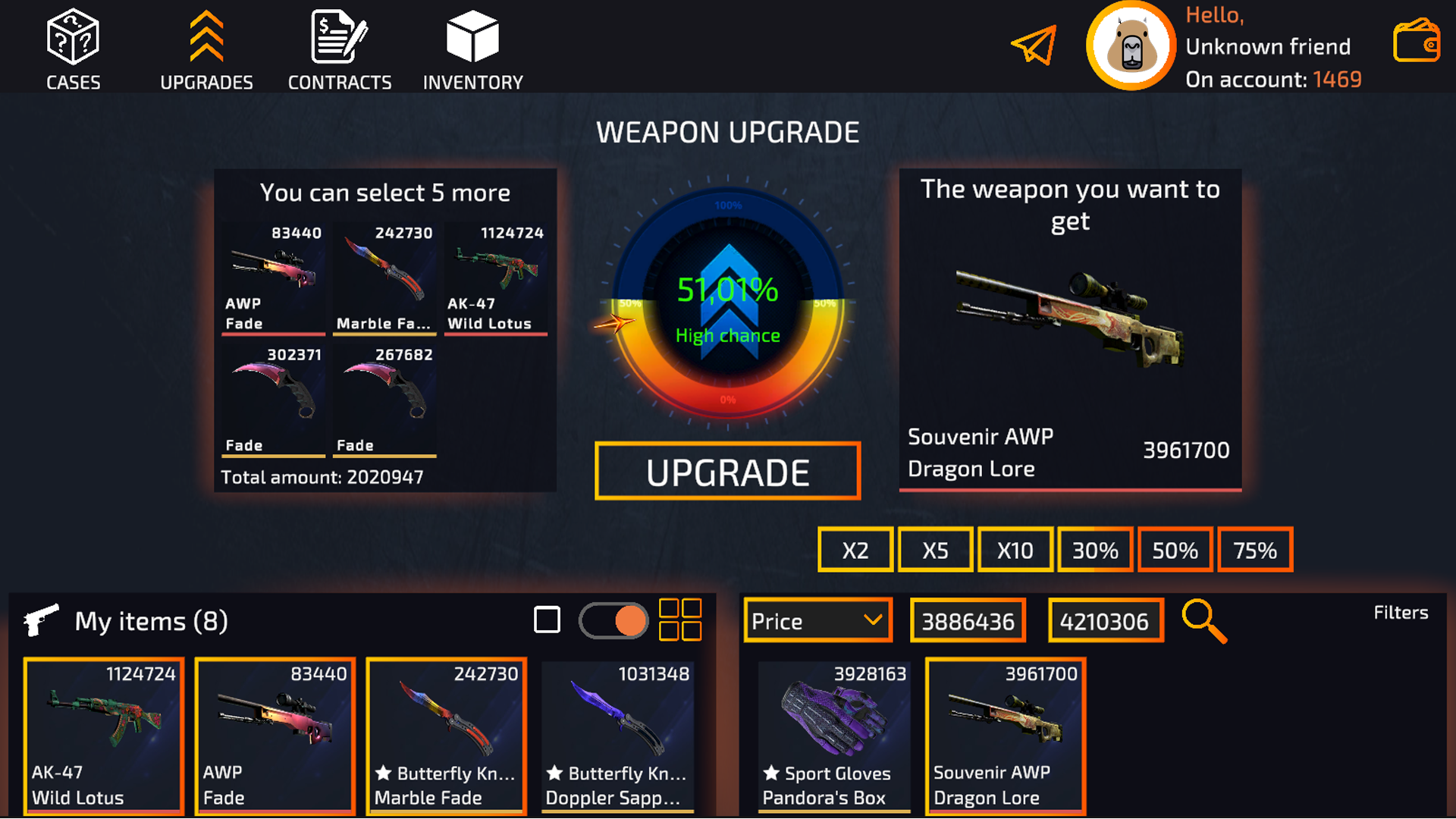Image resolution: width=1456 pixels, height=819 pixels.
Task: Open the Filters panel
Action: click(x=1400, y=613)
